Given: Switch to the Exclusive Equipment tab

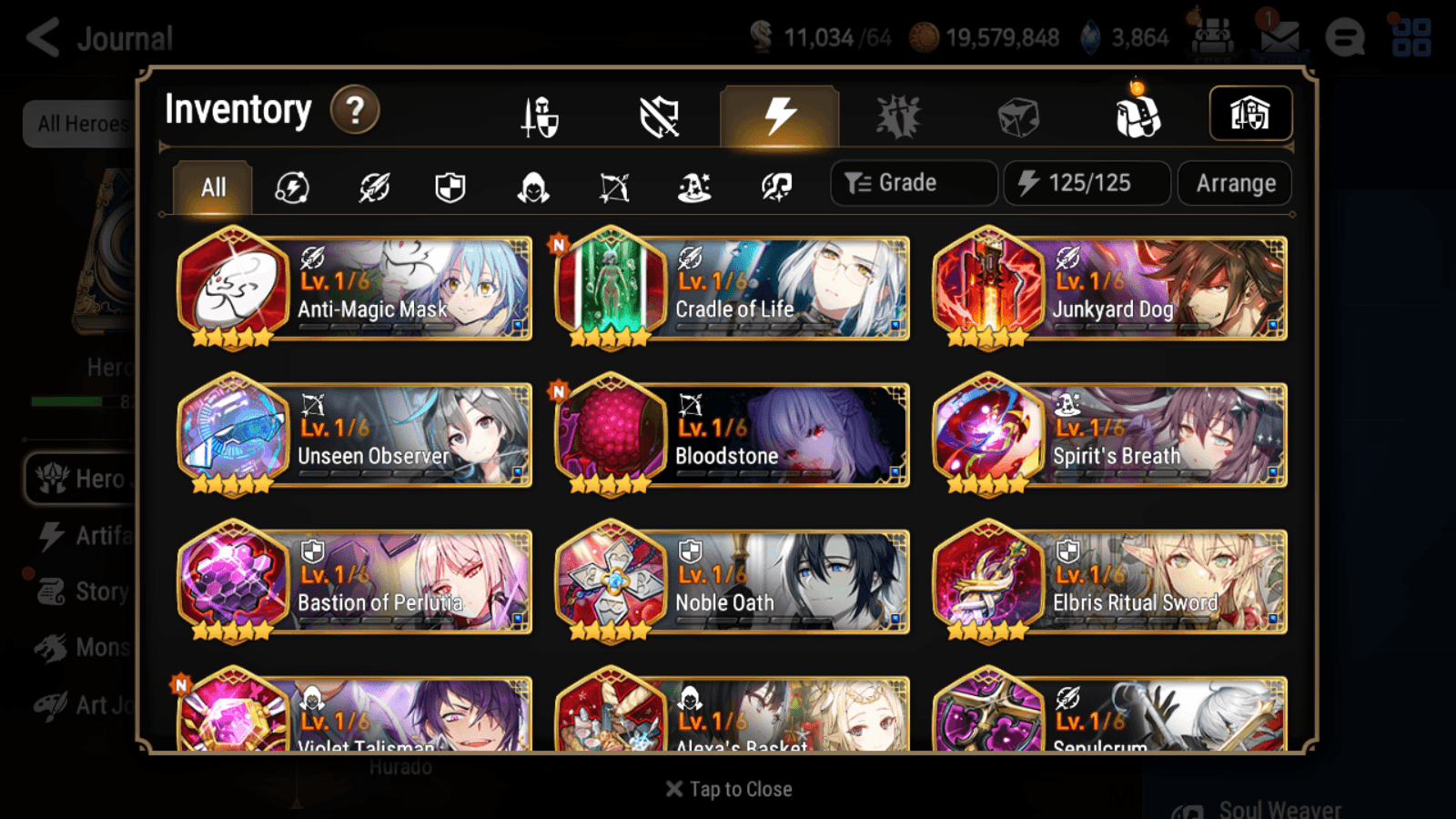Looking at the screenshot, I should [x=660, y=116].
